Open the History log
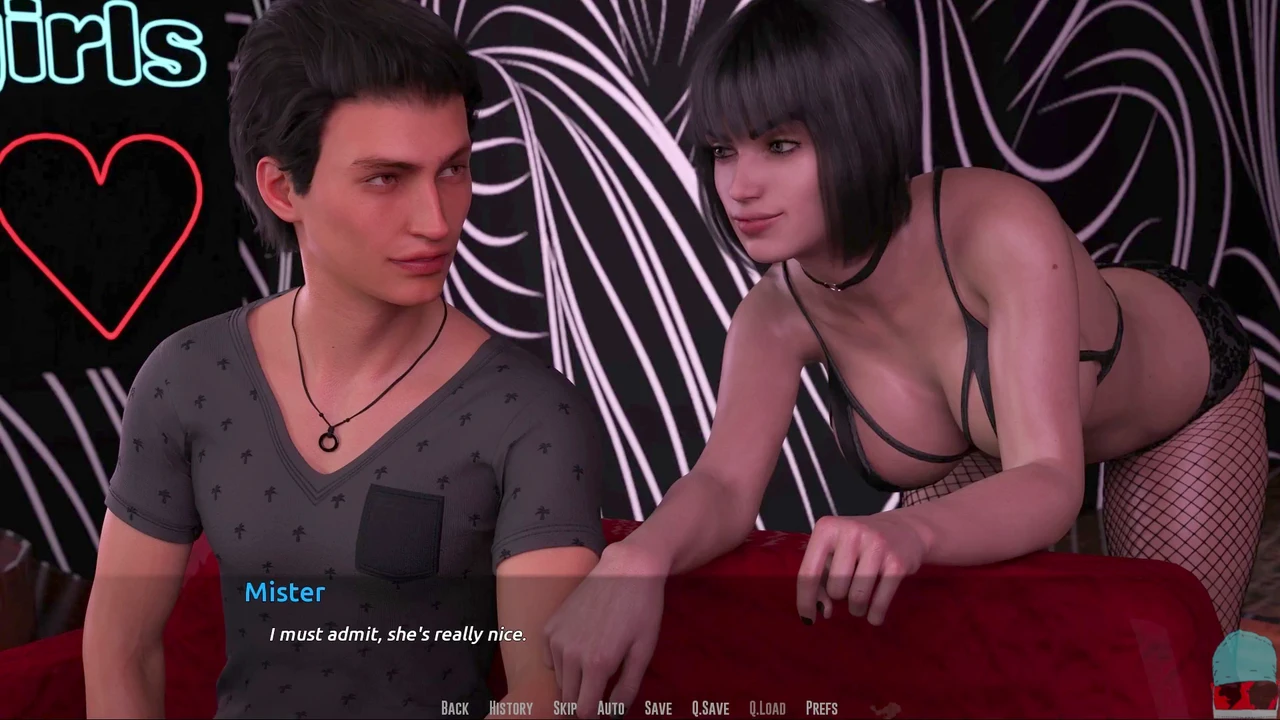The width and height of the screenshot is (1280, 720). pyautogui.click(x=510, y=708)
